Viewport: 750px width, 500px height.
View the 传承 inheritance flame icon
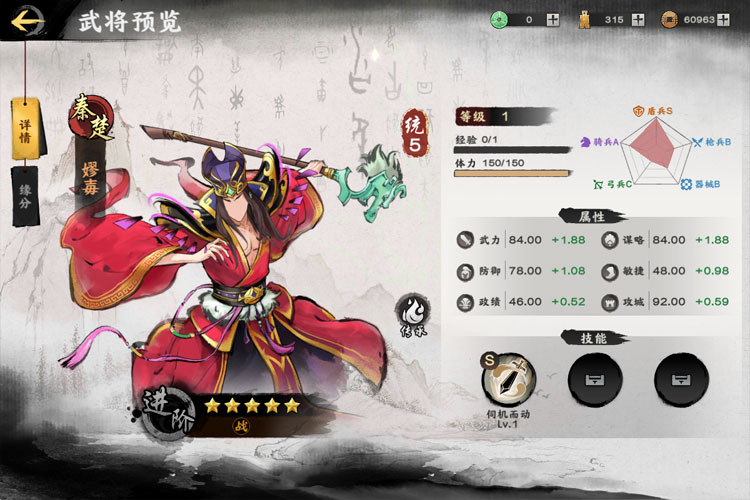point(411,312)
